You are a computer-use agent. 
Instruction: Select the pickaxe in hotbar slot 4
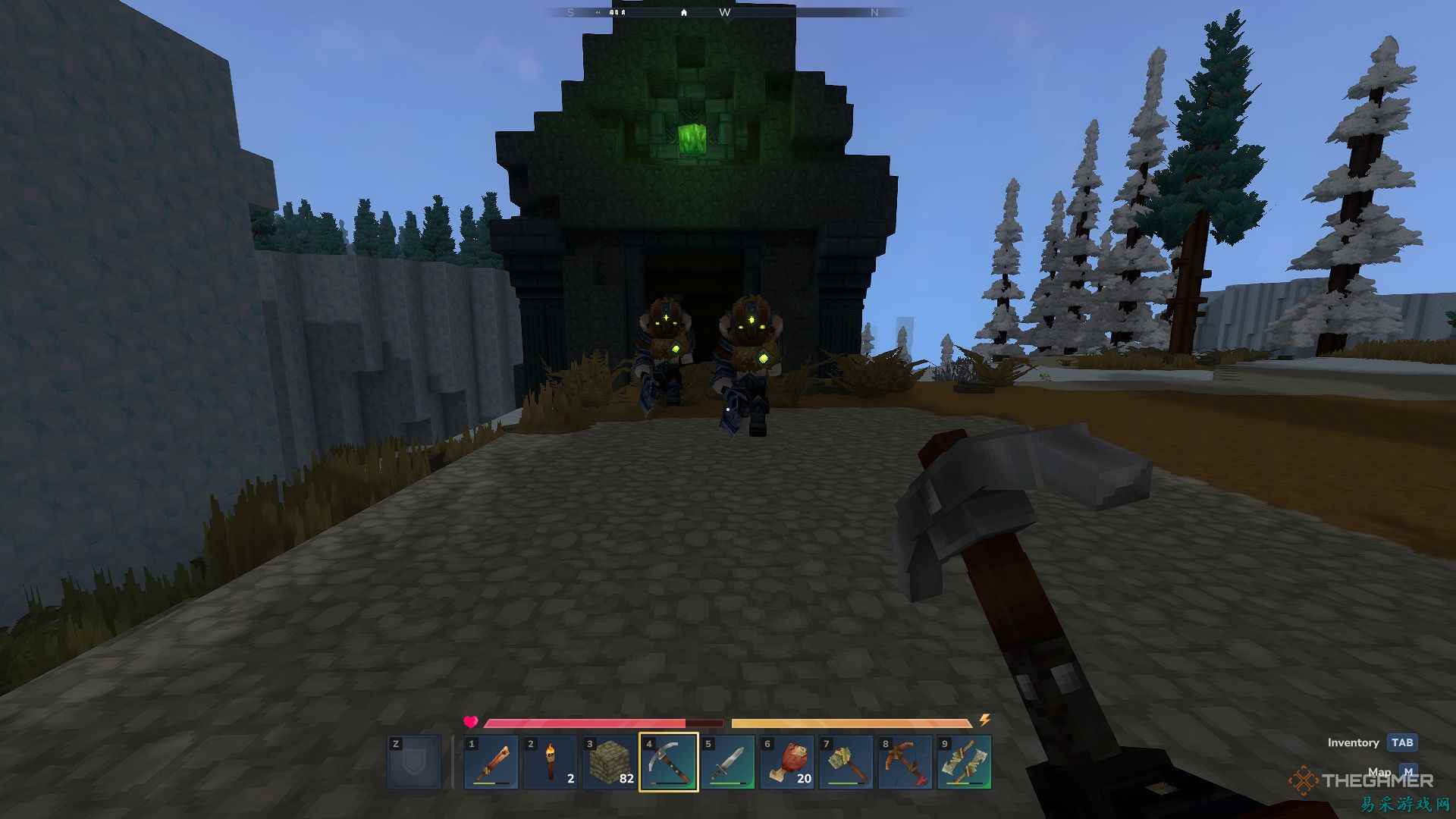[x=670, y=761]
